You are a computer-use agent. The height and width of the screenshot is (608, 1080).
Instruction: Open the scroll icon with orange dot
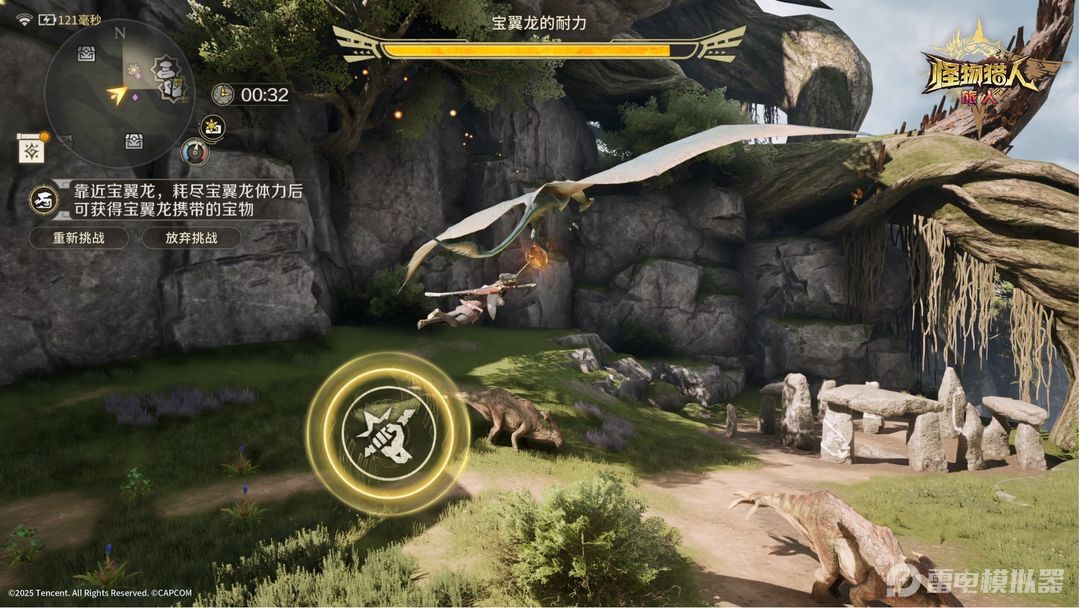[31, 148]
